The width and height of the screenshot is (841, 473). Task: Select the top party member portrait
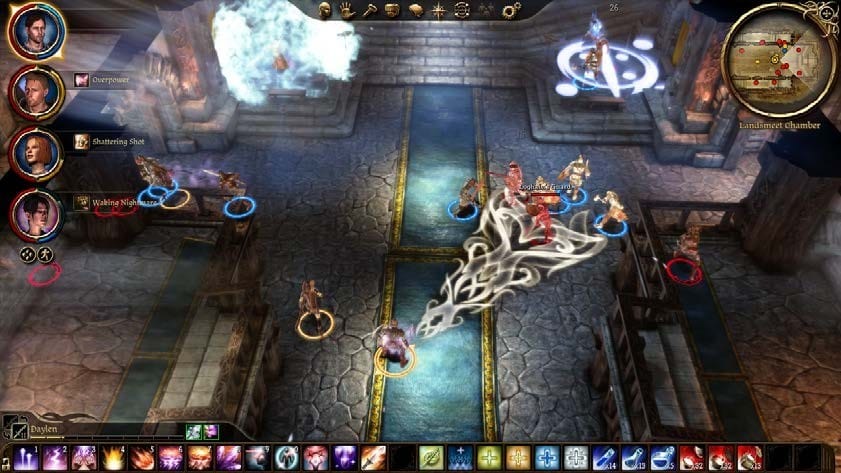(x=37, y=31)
